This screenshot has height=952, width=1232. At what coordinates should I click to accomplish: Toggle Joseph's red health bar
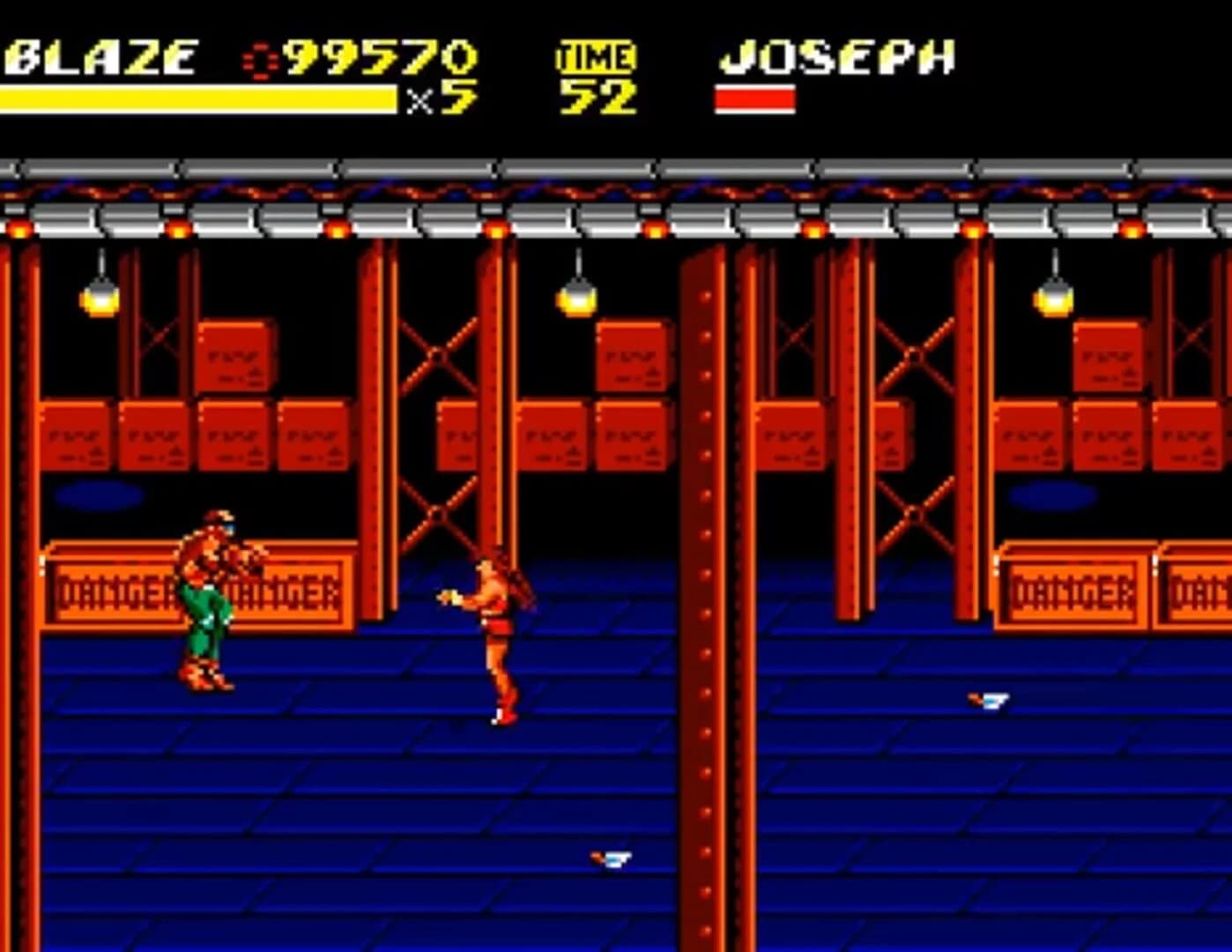tap(753, 97)
